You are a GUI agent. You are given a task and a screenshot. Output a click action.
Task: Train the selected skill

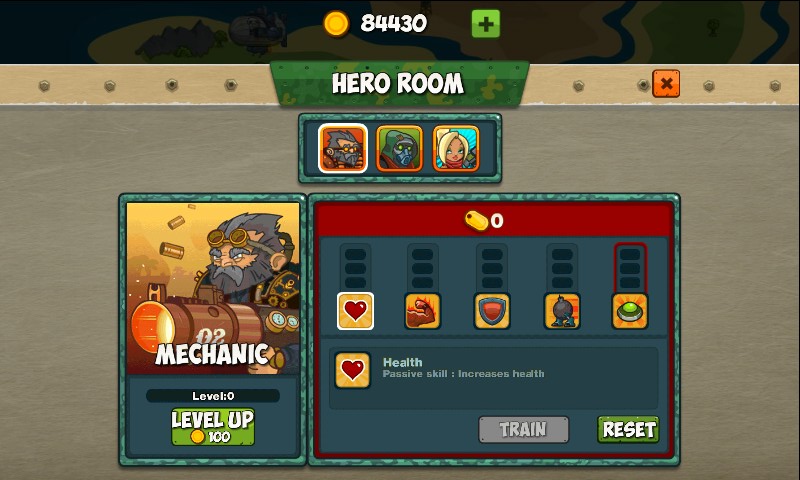point(523,429)
